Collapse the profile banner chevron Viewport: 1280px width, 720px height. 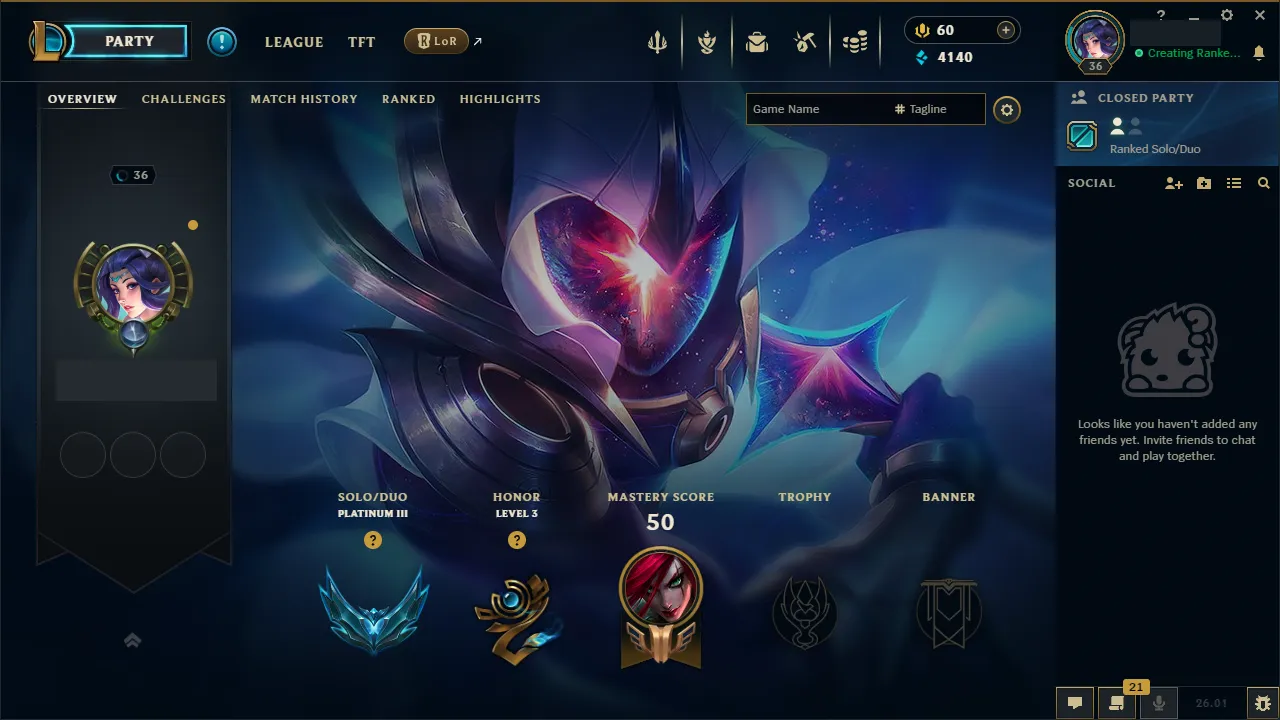133,640
